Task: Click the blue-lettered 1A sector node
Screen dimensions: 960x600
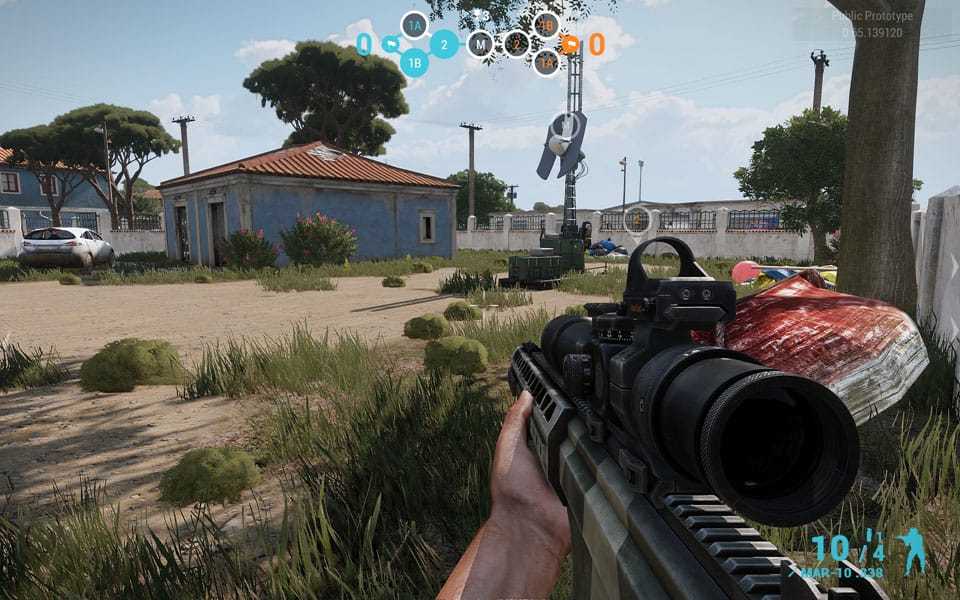Action: [x=414, y=25]
